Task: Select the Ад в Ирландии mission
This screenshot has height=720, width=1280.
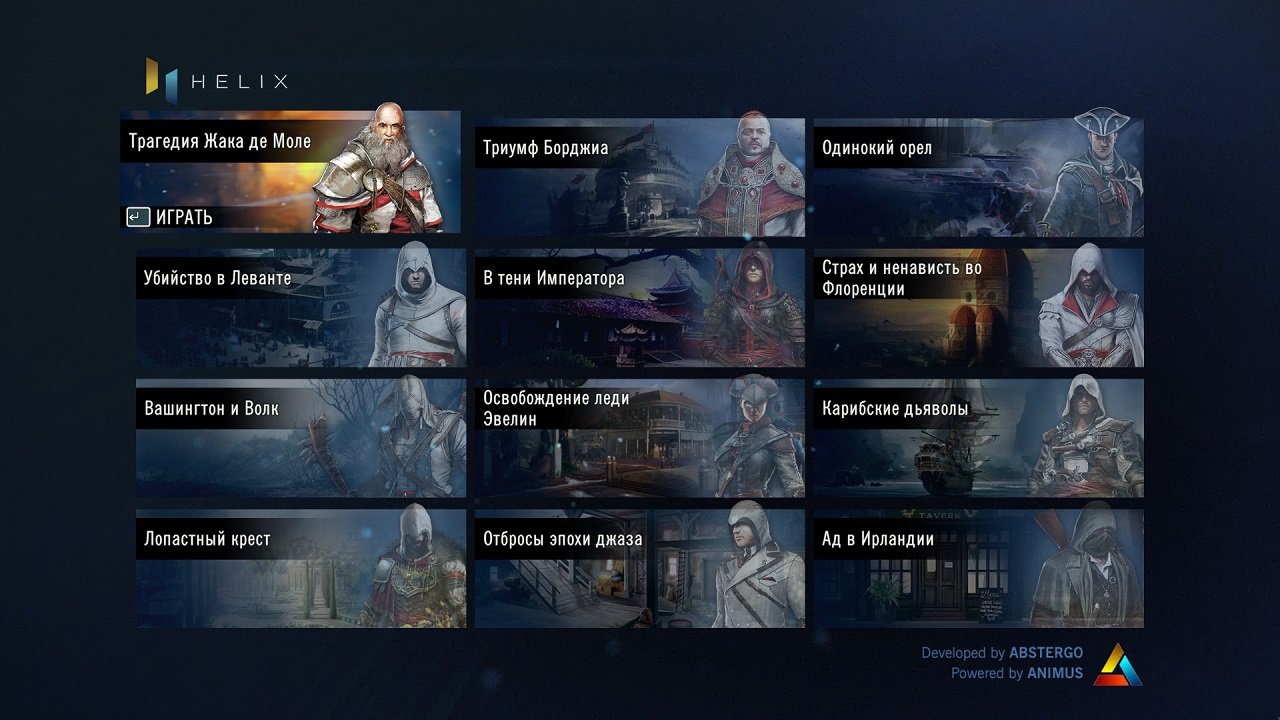Action: tap(978, 567)
